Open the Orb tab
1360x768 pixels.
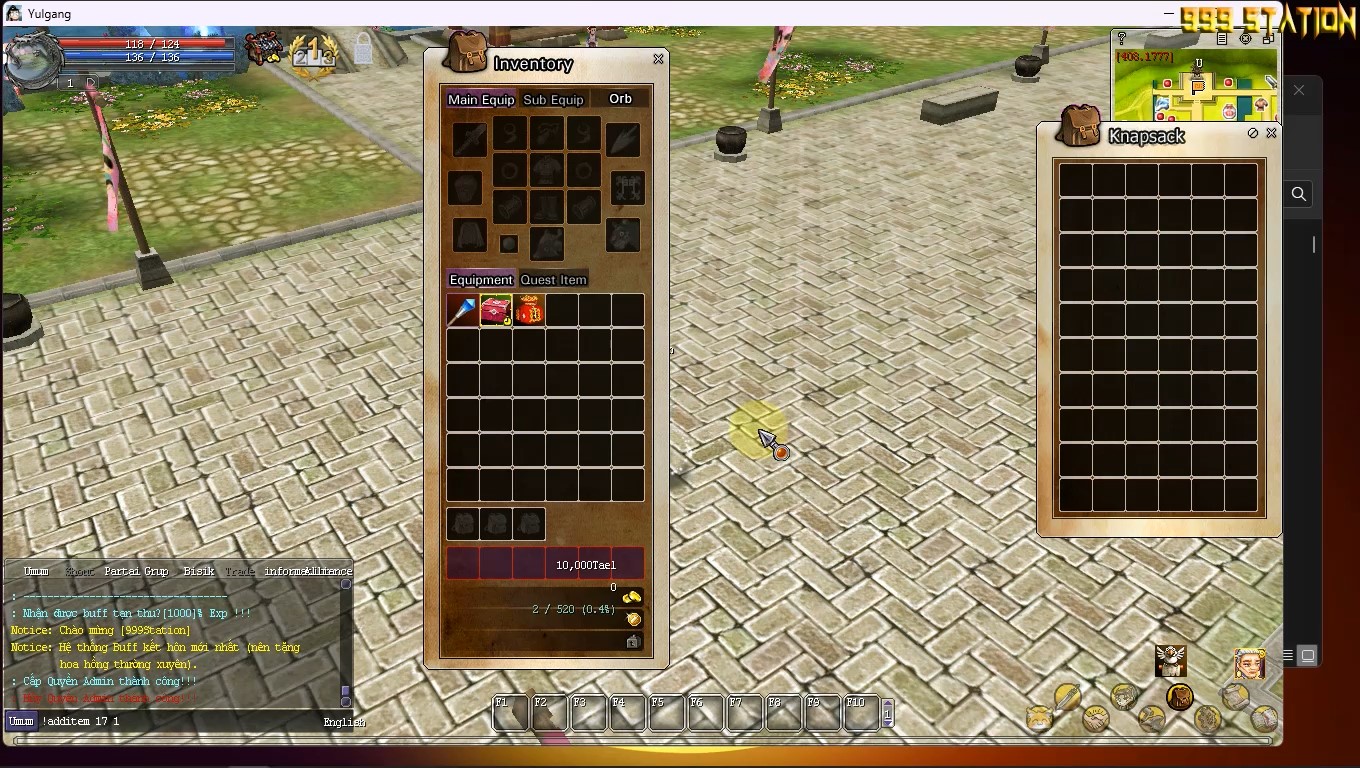click(620, 99)
